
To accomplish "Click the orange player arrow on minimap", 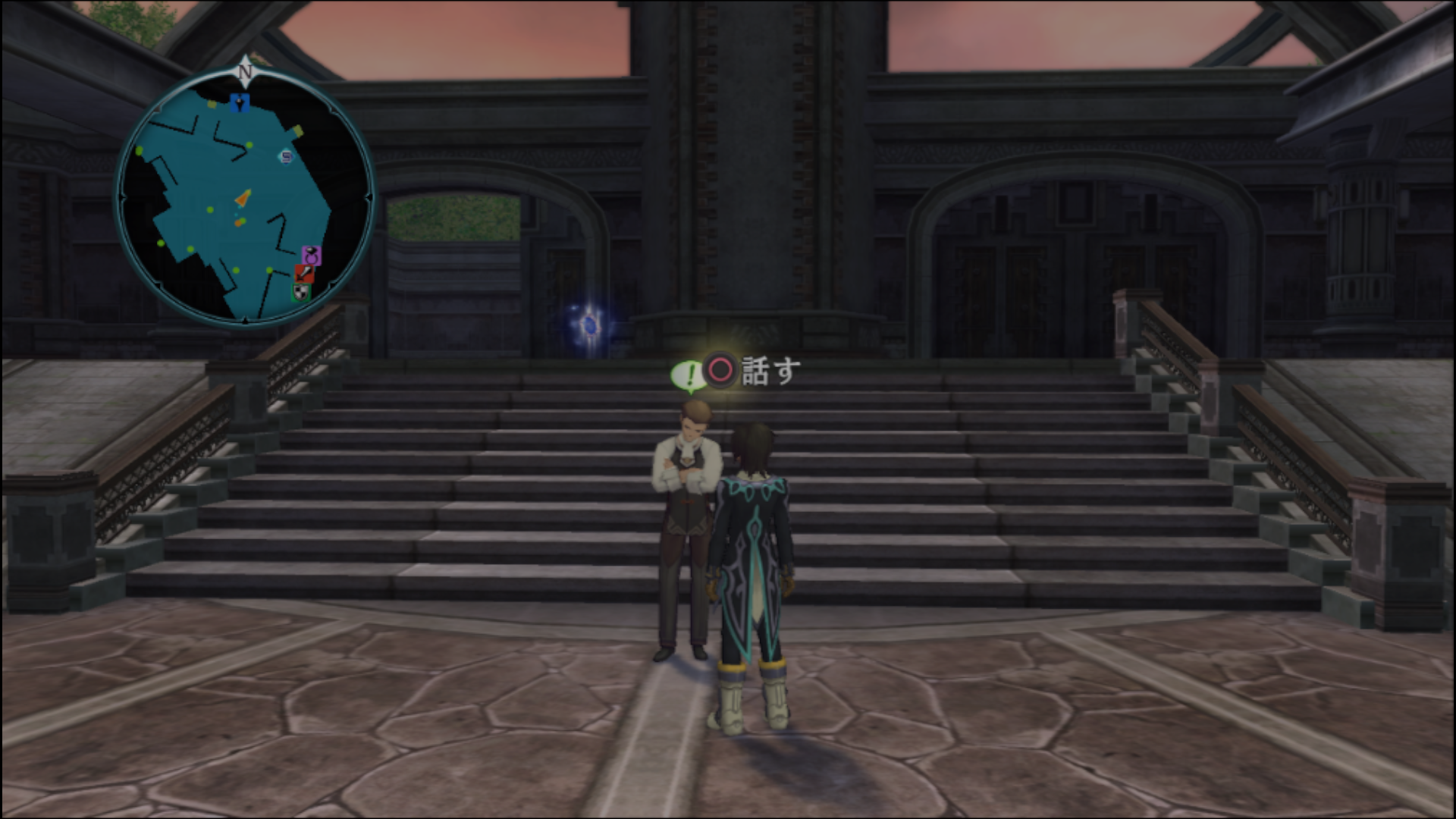I will click(243, 199).
